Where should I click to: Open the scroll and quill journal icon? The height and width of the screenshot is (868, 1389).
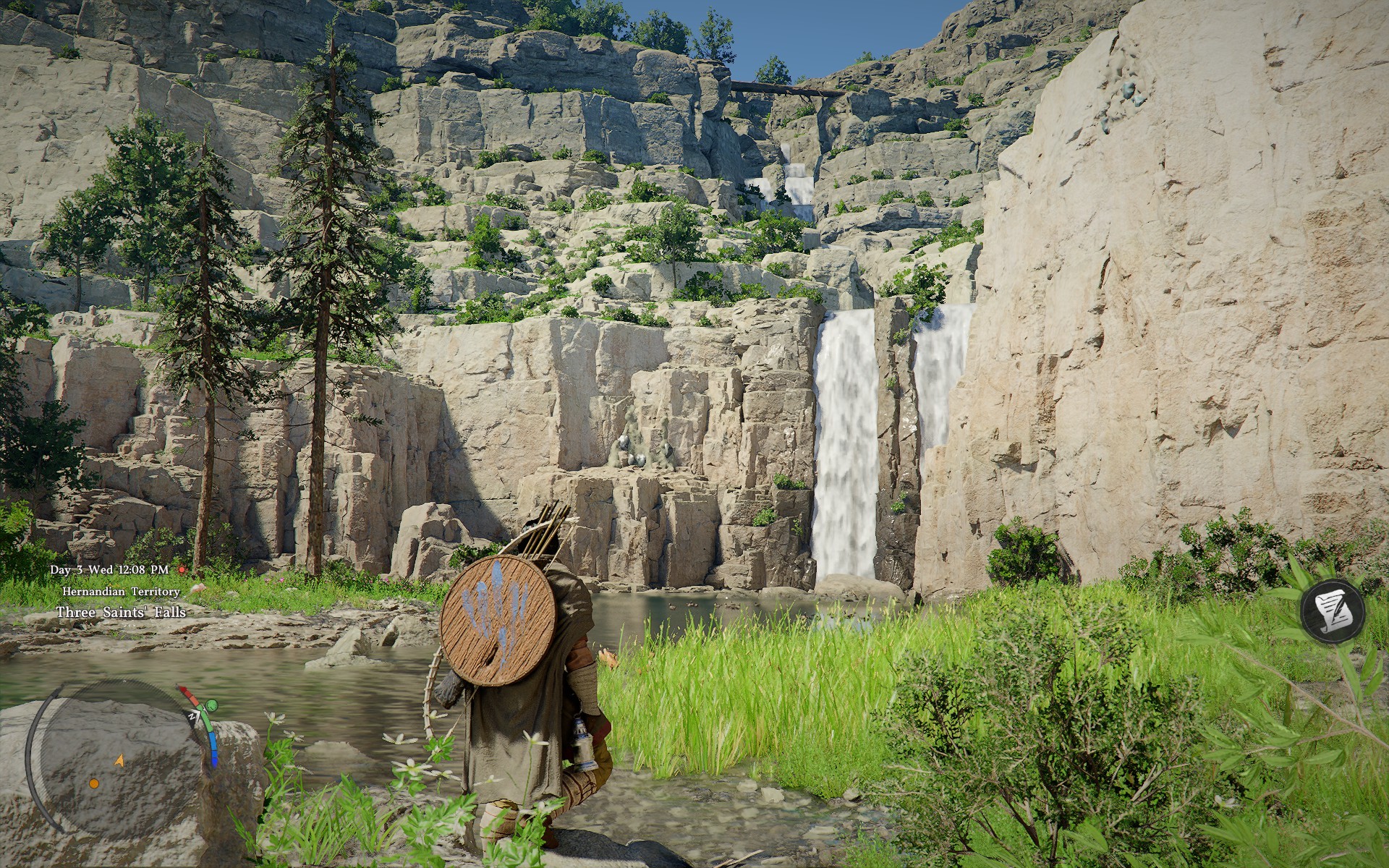(1333, 610)
